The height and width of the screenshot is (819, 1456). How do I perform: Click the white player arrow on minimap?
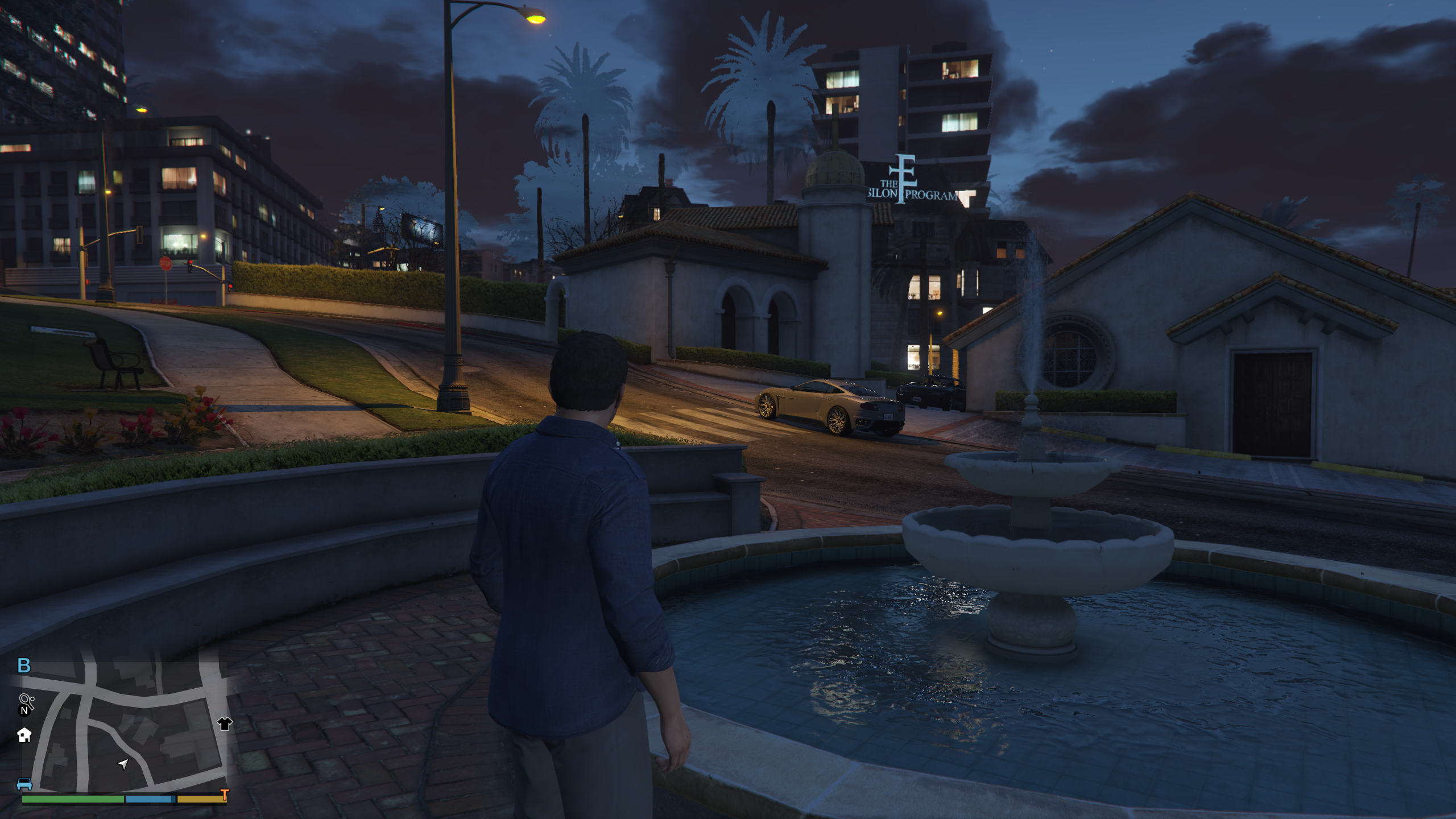click(x=123, y=763)
